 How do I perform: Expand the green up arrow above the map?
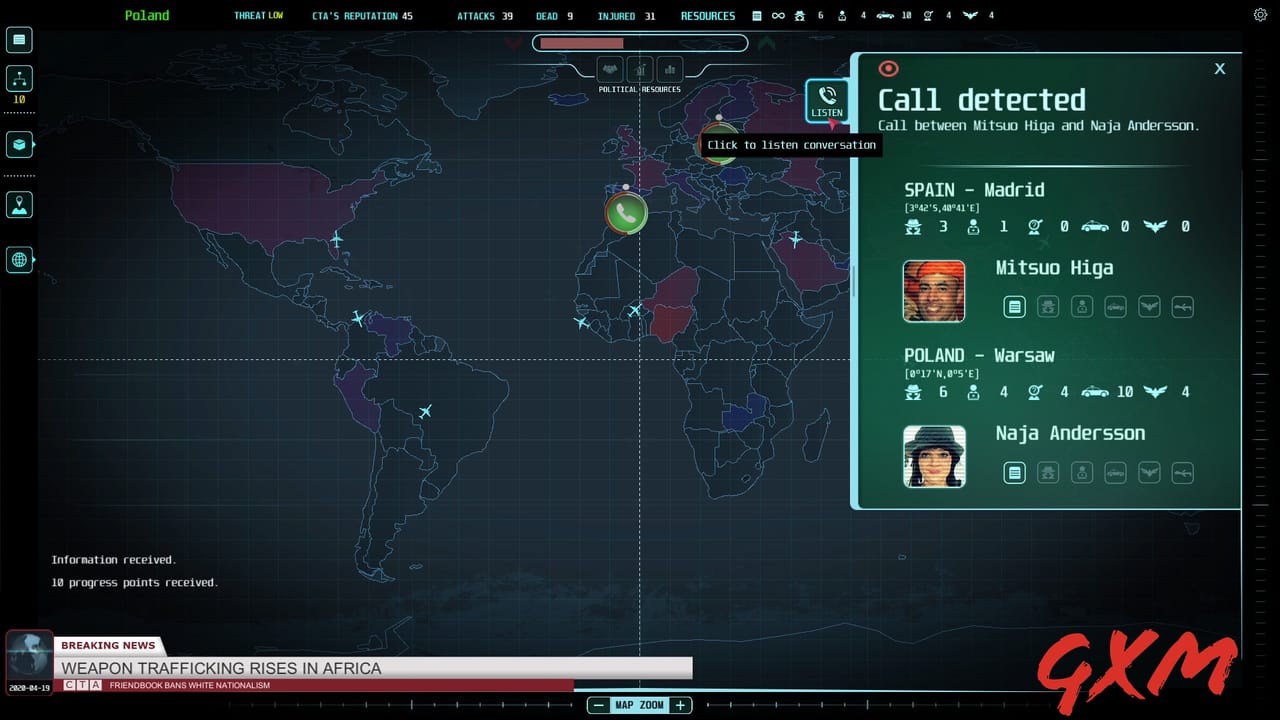point(766,43)
